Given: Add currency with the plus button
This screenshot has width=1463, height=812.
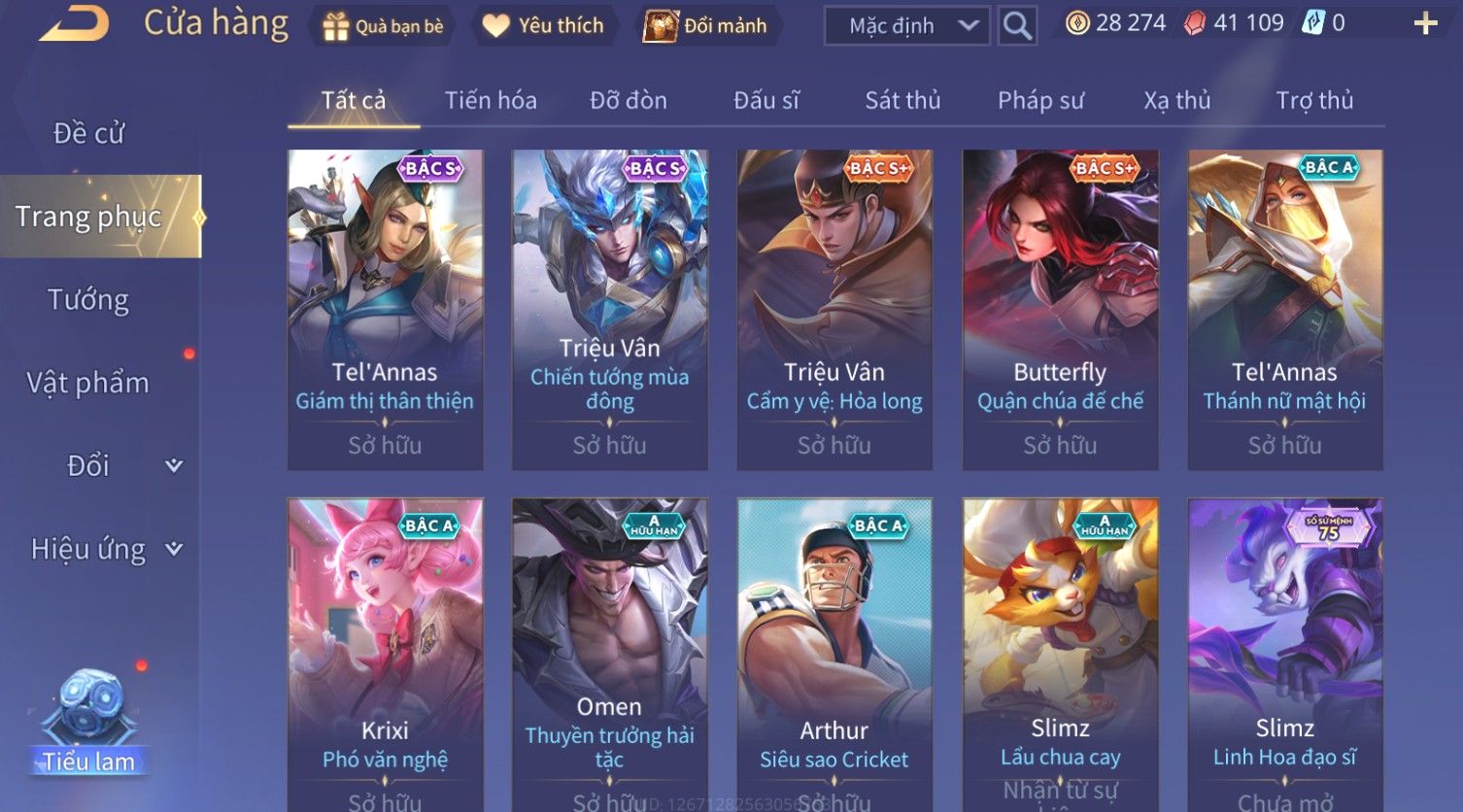Looking at the screenshot, I should (1425, 24).
